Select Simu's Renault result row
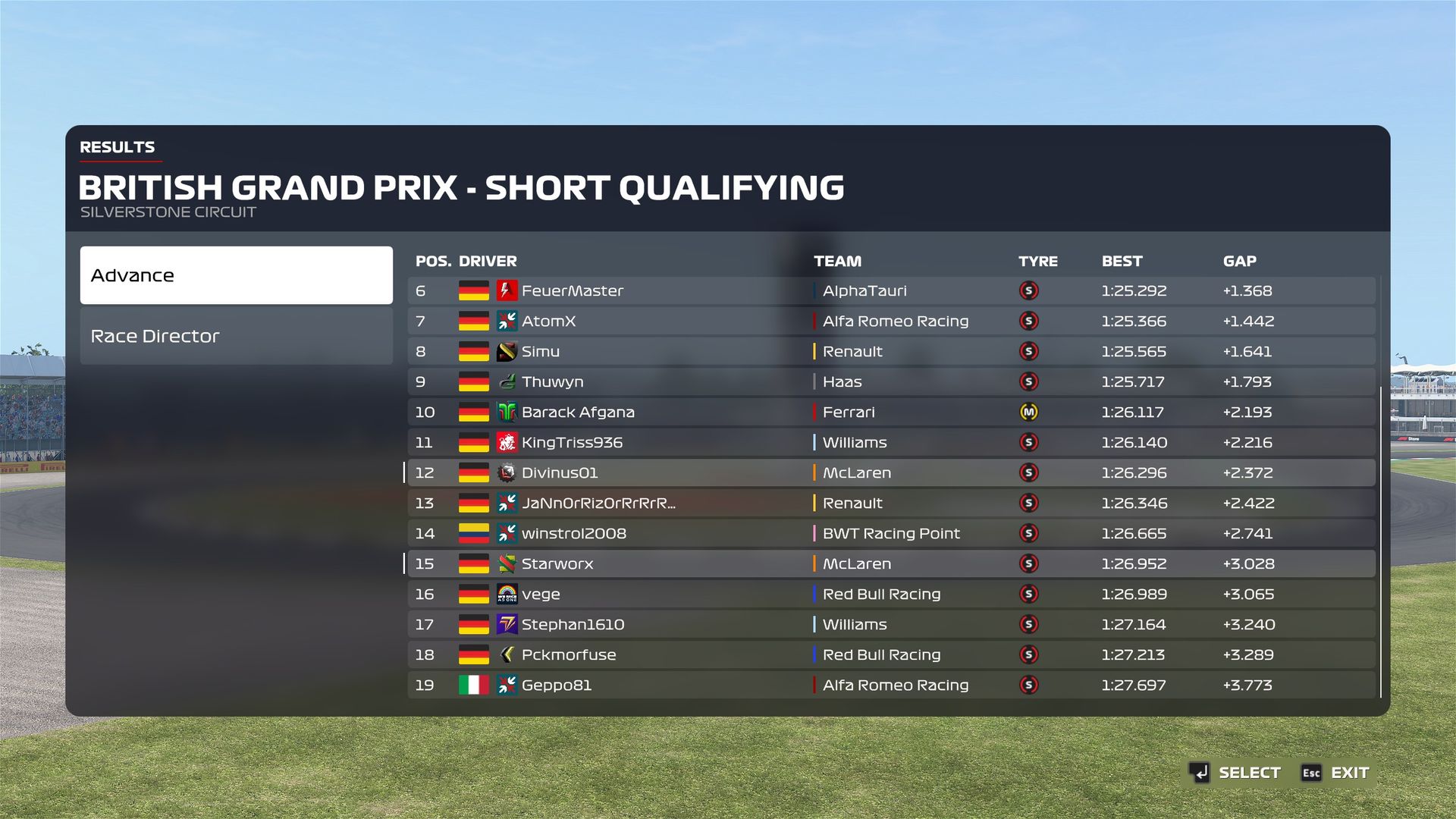The height and width of the screenshot is (819, 1456). (891, 351)
